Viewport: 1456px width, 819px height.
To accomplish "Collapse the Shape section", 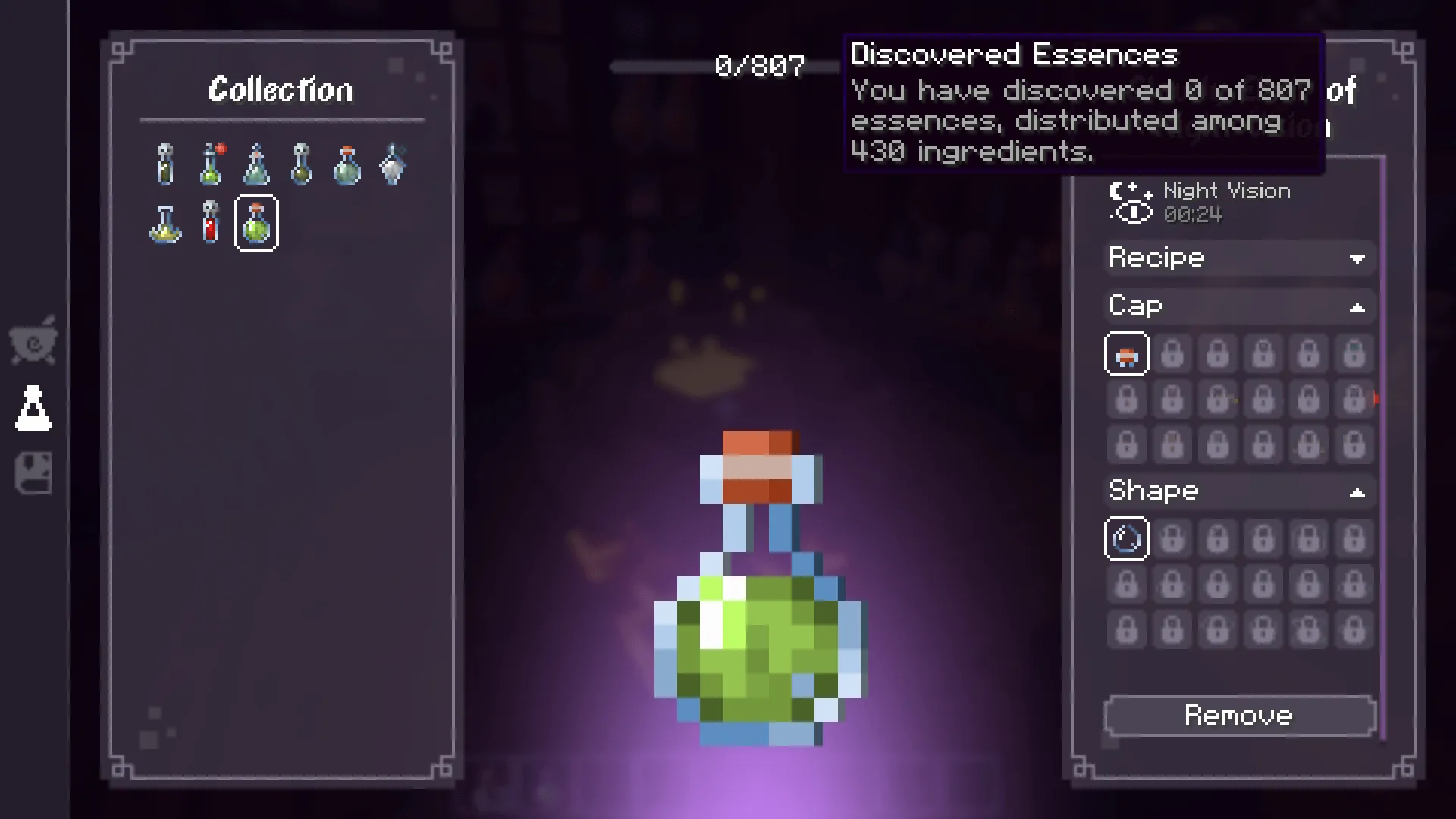I will coord(1357,491).
